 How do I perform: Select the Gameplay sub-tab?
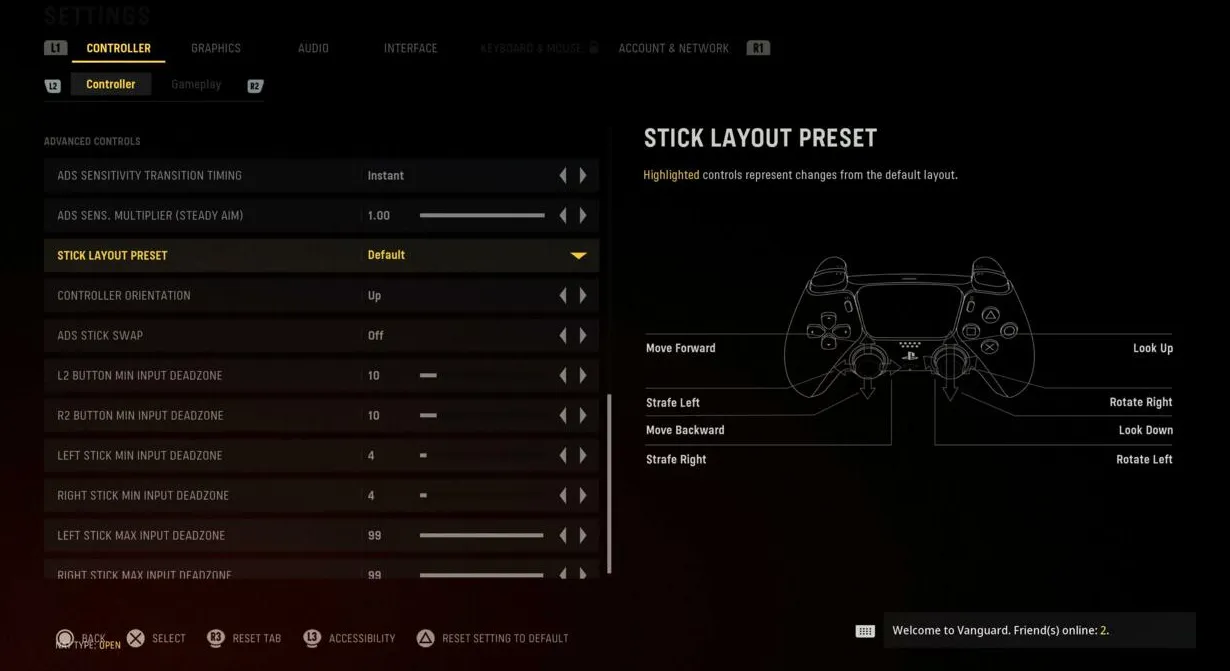point(196,85)
